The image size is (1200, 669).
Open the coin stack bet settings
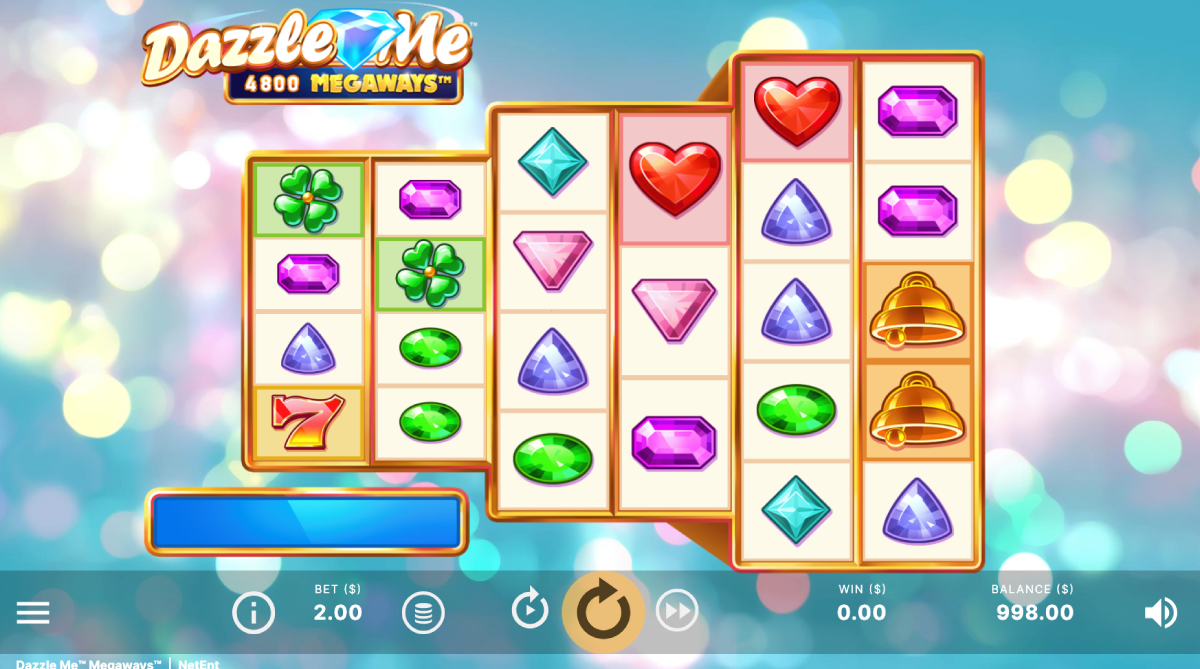click(x=423, y=612)
